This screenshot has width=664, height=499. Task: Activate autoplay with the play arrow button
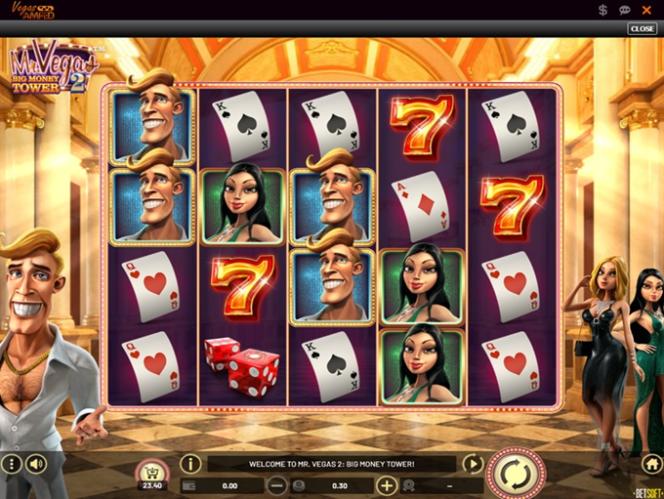472,464
